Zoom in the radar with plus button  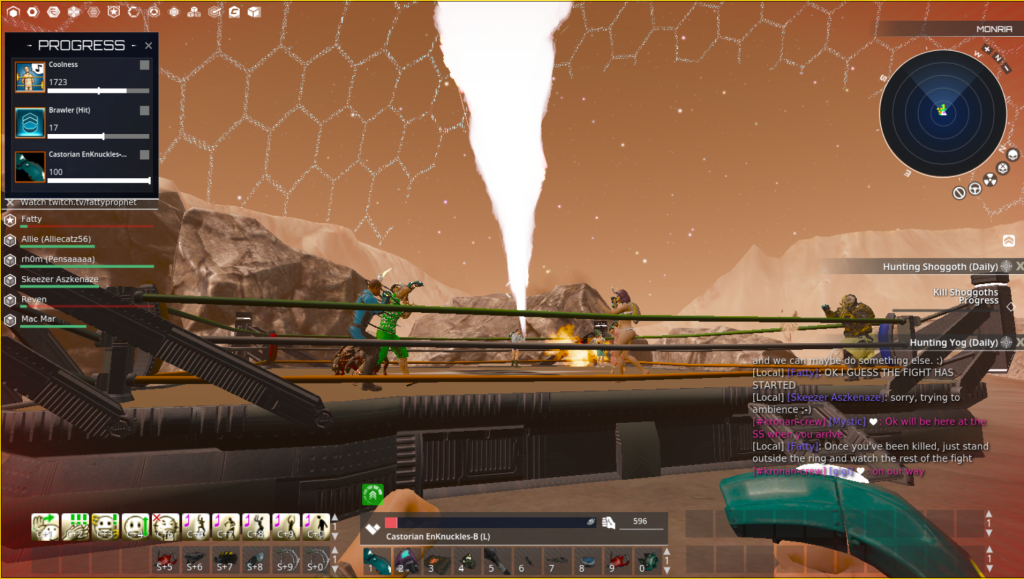coord(987,48)
